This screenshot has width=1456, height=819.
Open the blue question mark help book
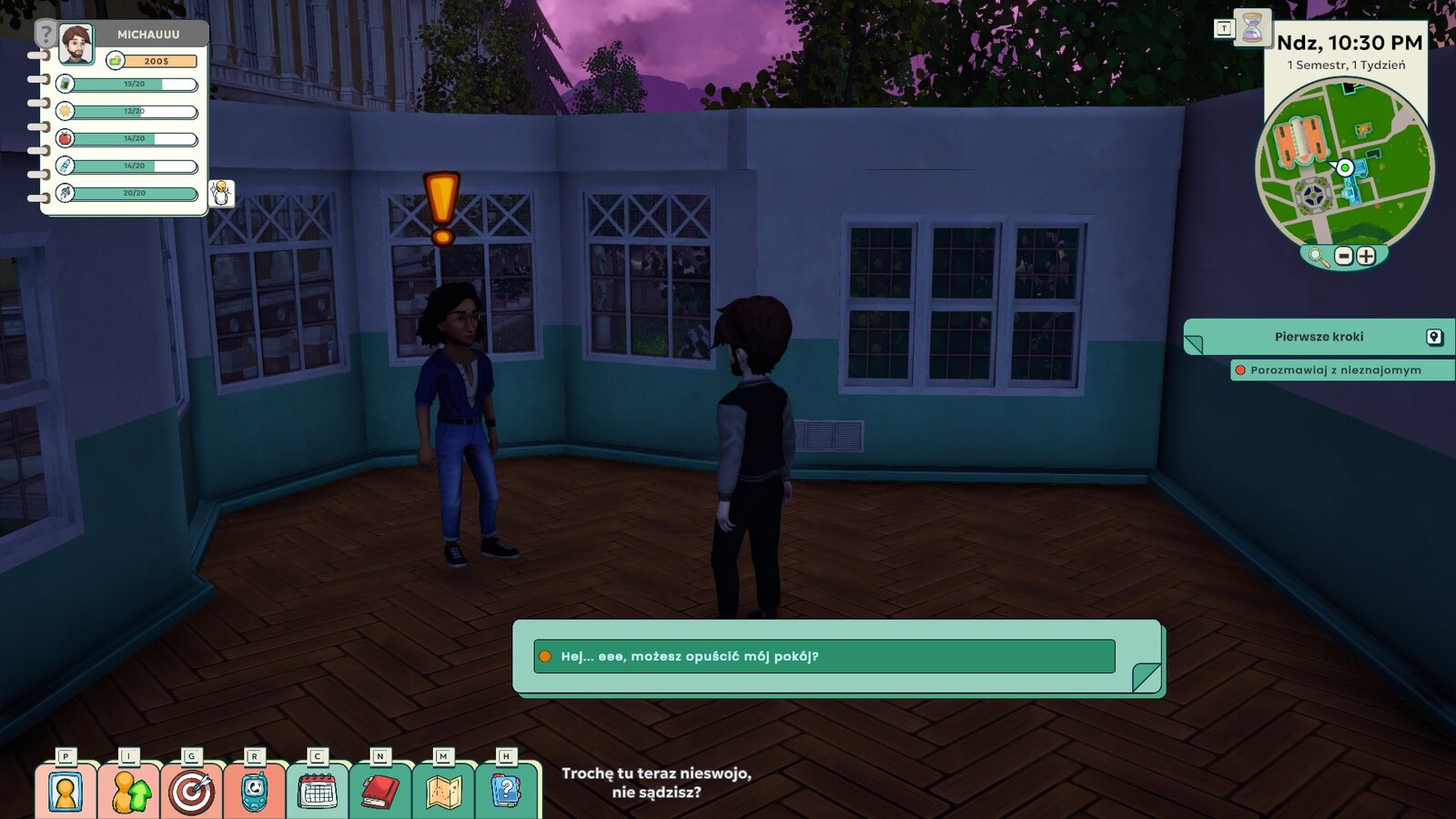(506, 792)
